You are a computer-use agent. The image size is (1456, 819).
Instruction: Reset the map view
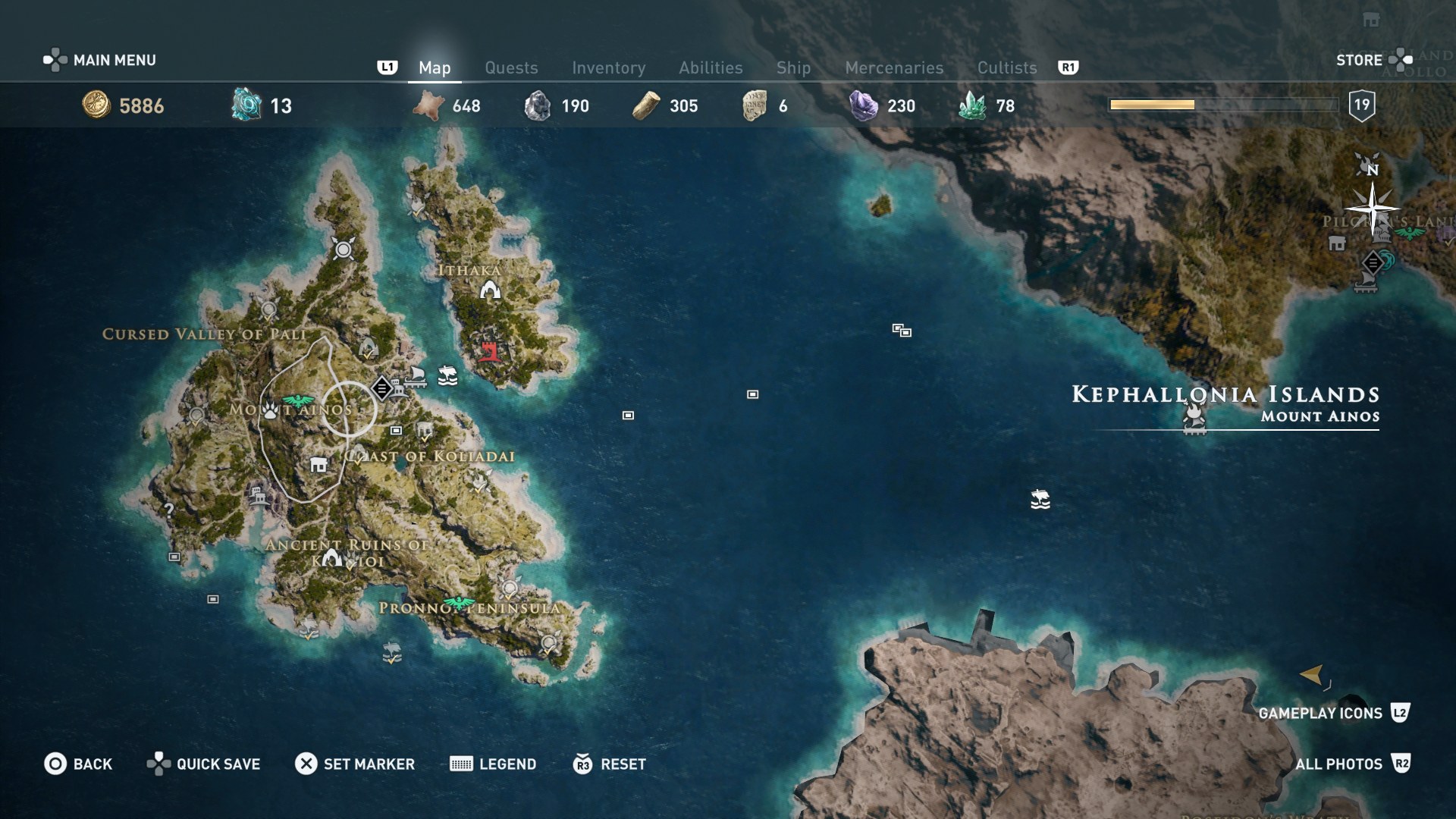tap(610, 764)
